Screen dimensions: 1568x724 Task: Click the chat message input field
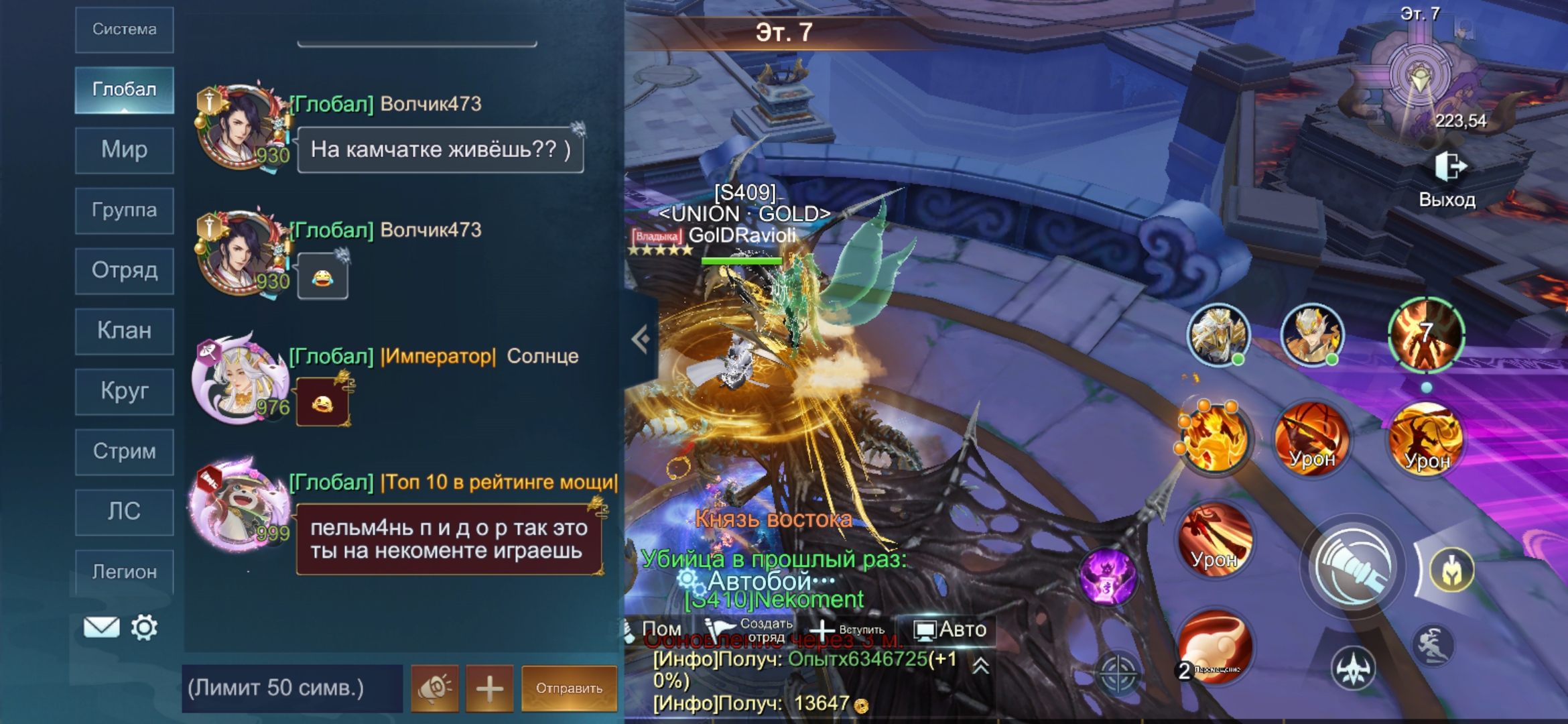292,688
